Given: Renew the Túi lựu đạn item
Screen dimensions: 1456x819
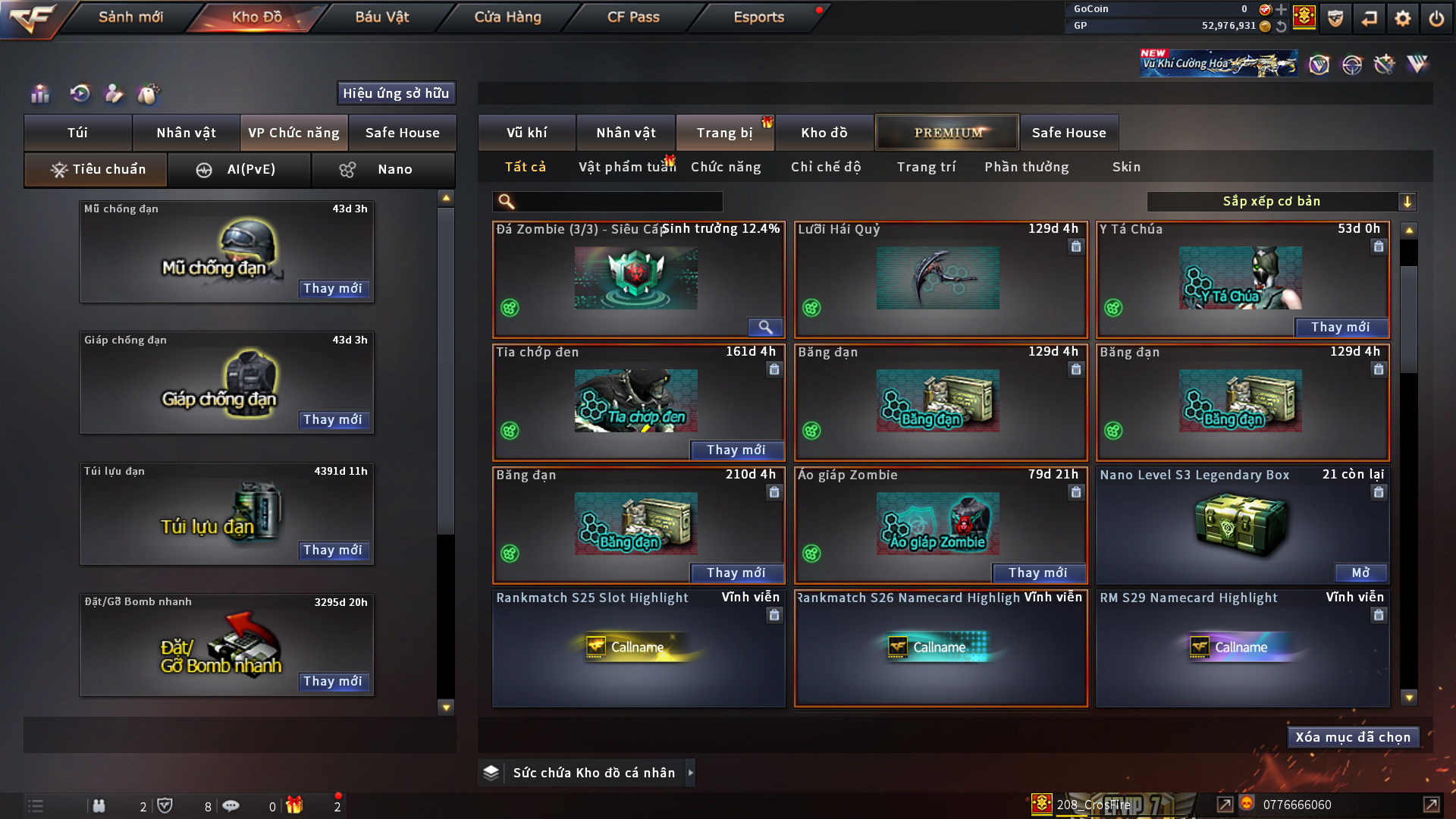Looking at the screenshot, I should tap(333, 550).
